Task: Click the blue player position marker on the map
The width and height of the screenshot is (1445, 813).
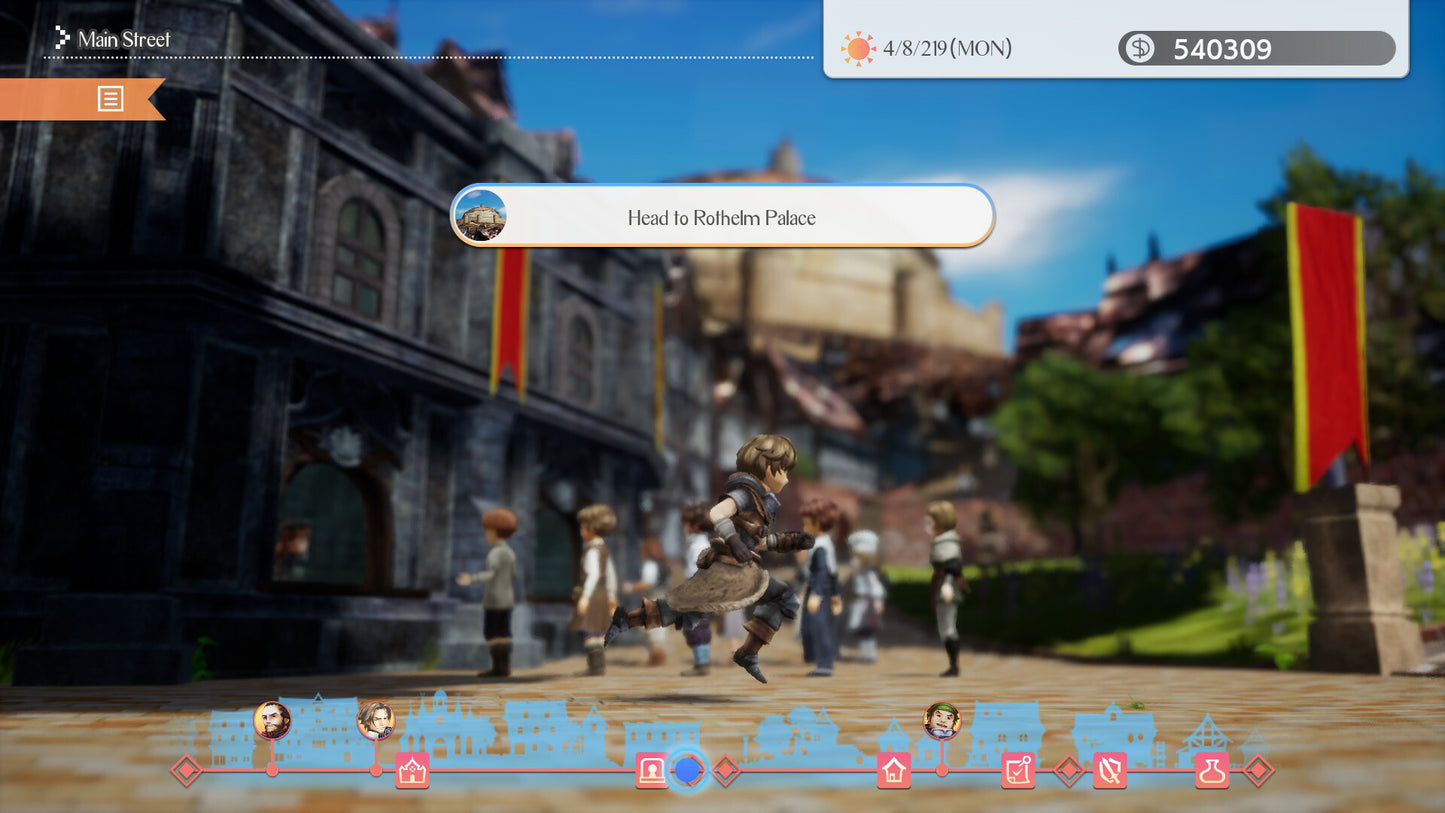Action: pos(687,770)
